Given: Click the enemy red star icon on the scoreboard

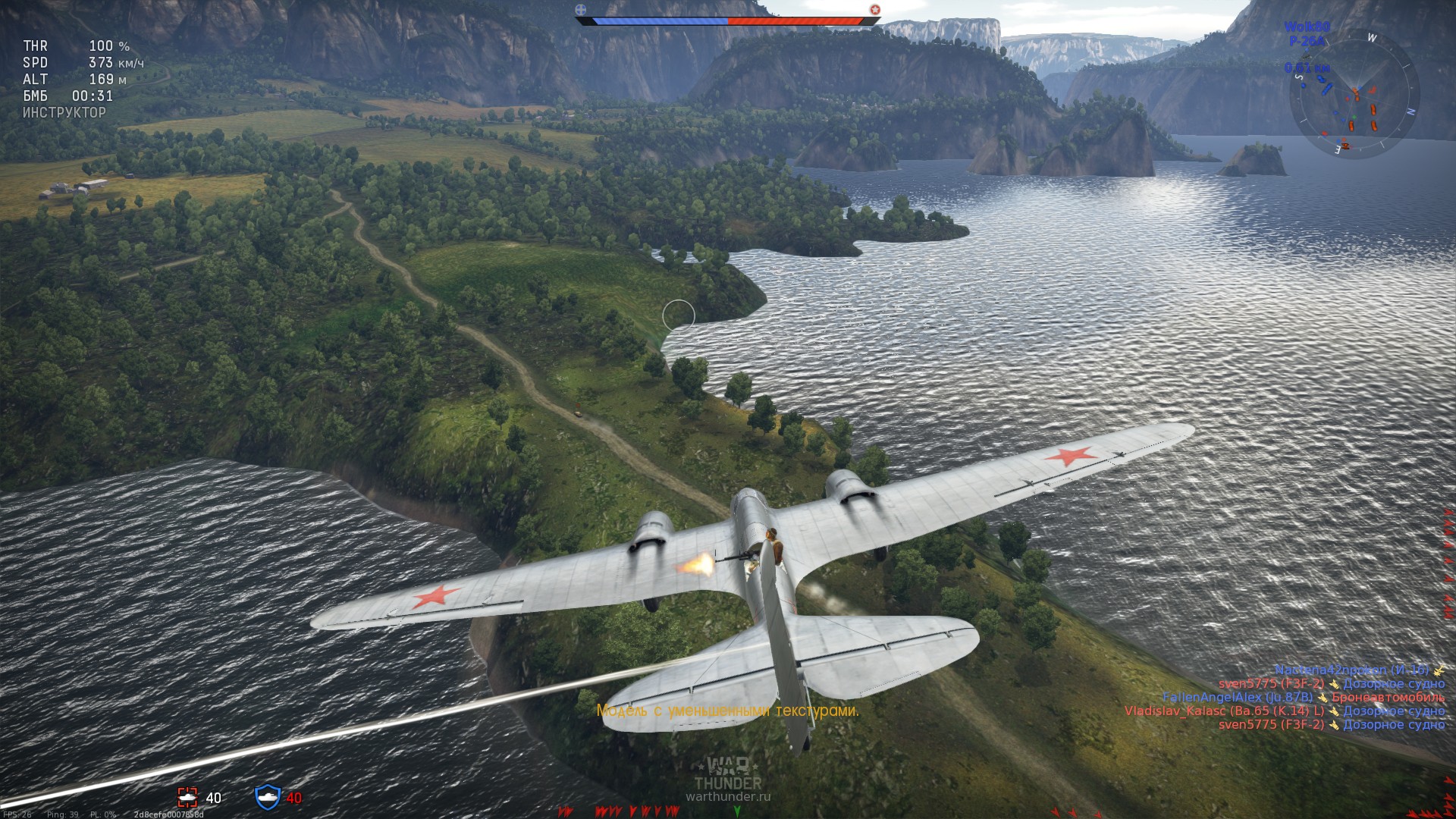Looking at the screenshot, I should [876, 11].
